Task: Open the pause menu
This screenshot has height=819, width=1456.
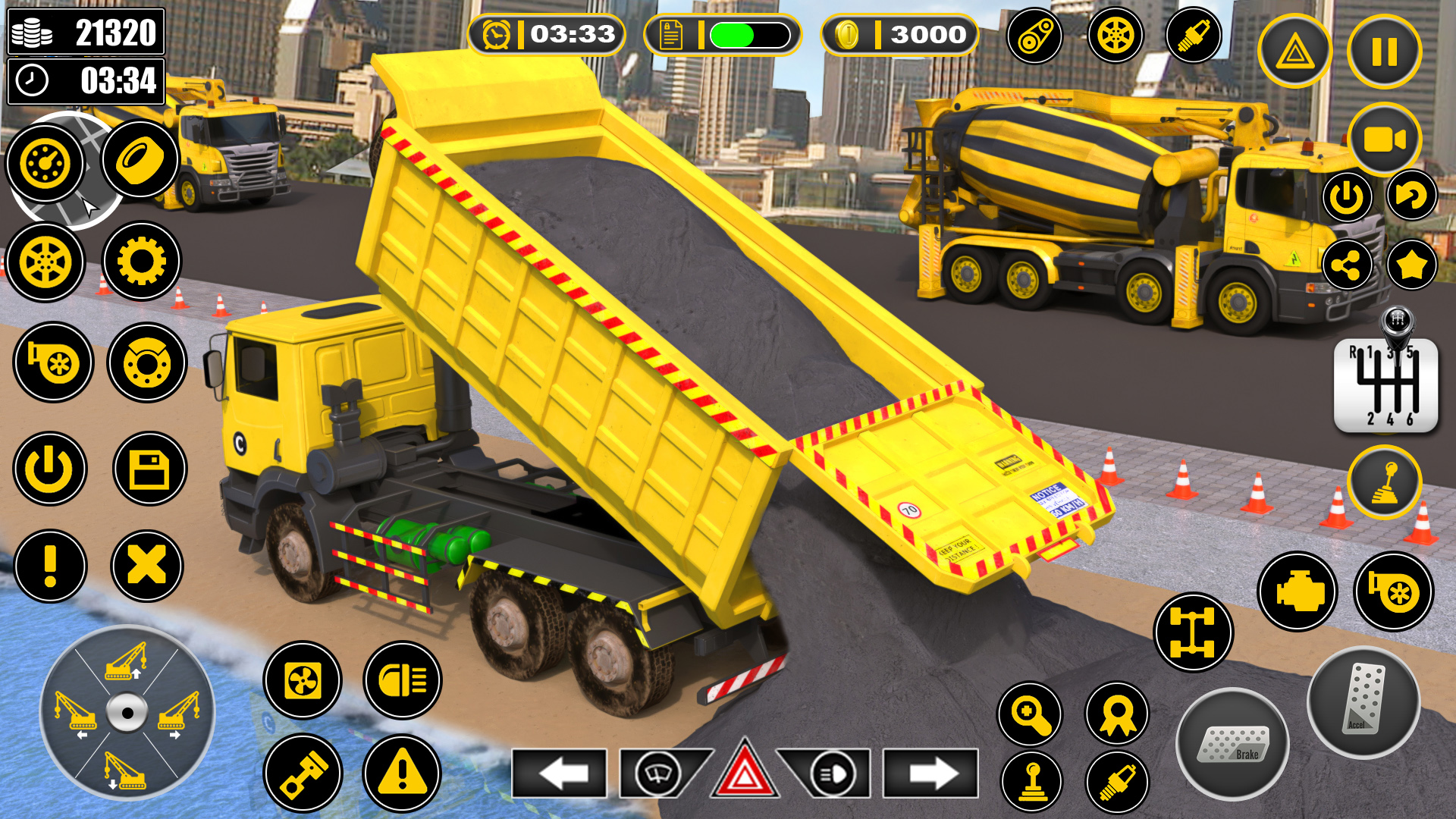Action: [x=1383, y=49]
